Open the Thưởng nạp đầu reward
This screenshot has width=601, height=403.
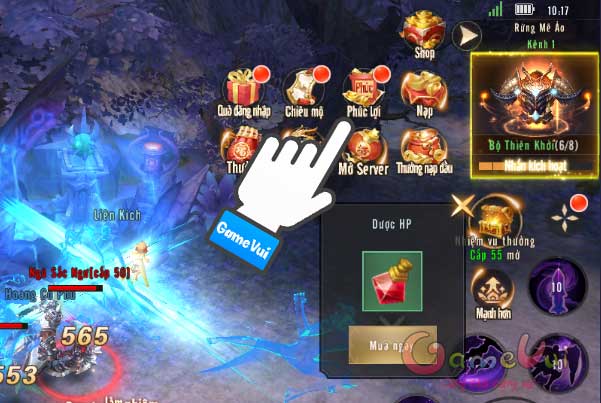click(x=422, y=148)
